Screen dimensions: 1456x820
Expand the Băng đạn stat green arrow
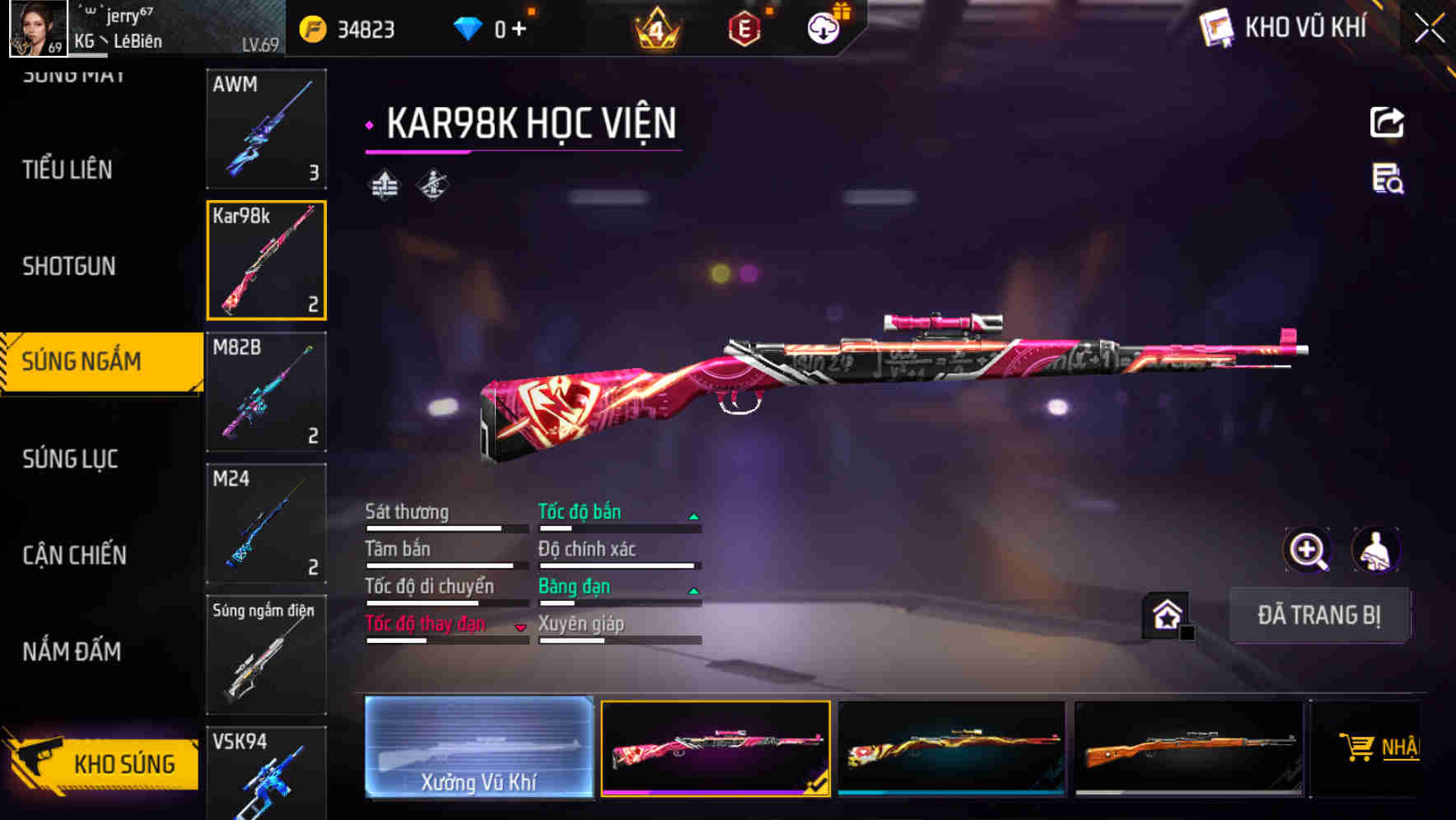click(x=694, y=589)
